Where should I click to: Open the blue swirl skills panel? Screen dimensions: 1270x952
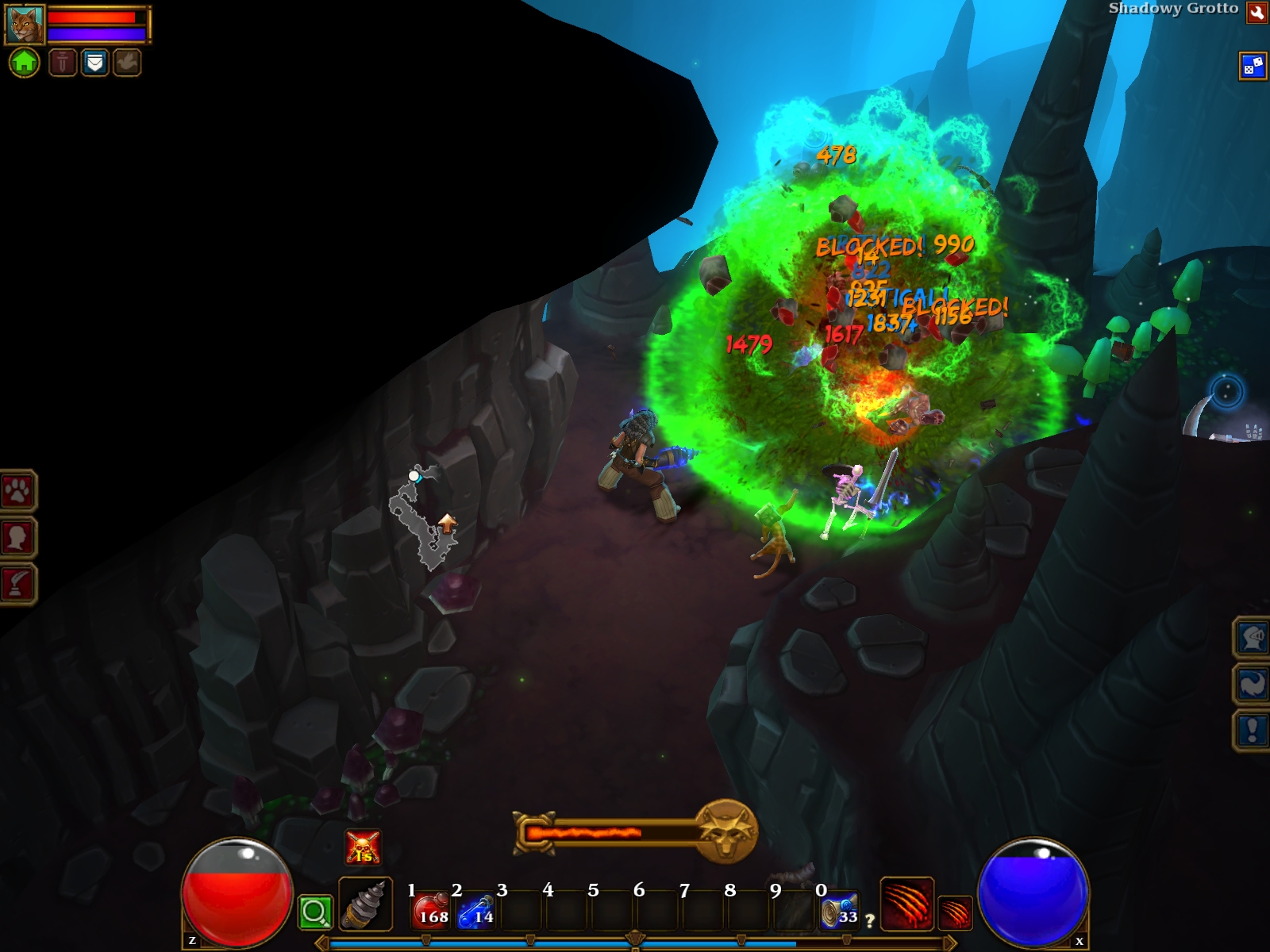pyautogui.click(x=1252, y=683)
